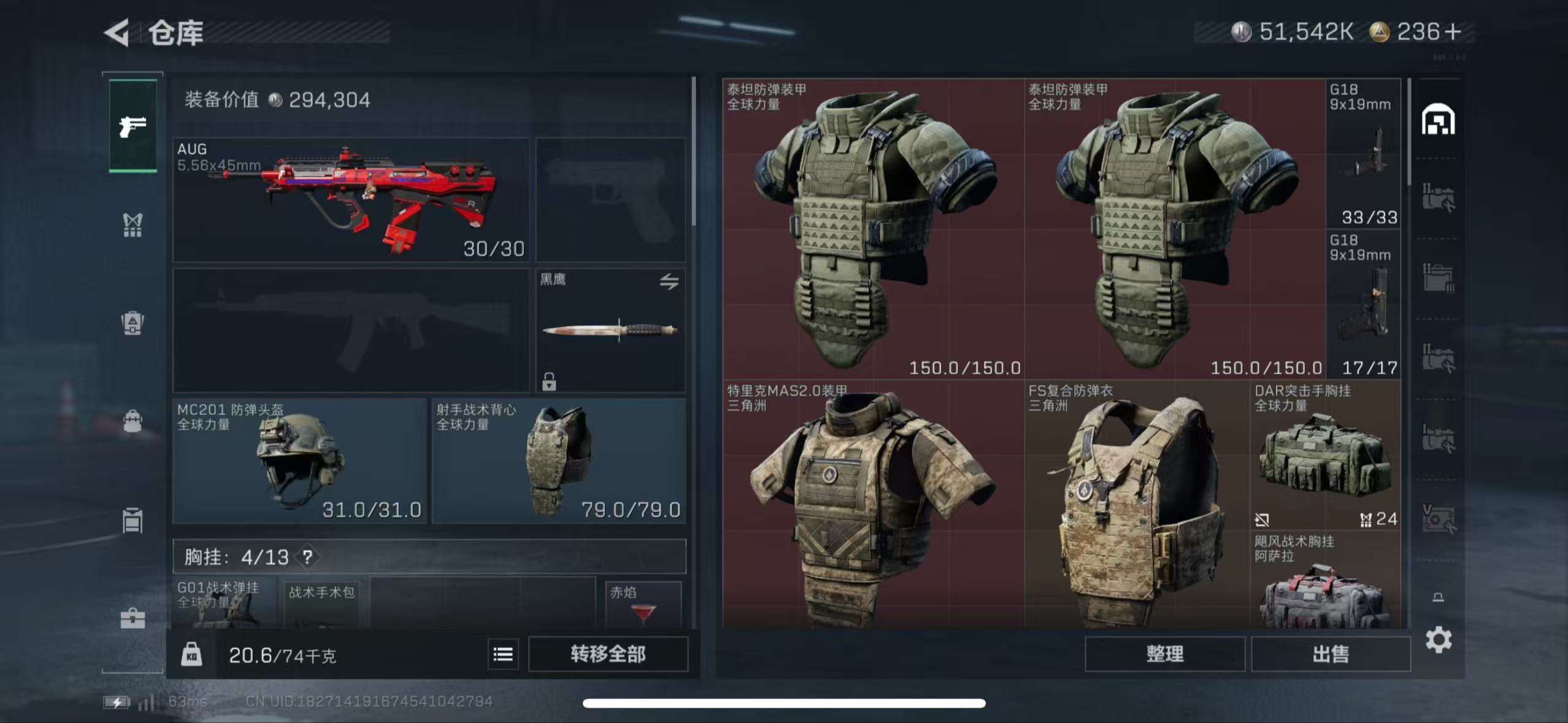The width and height of the screenshot is (1568, 723).
Task: Click the transfer arrows icon on the 黑鹰 knife
Action: click(x=671, y=281)
